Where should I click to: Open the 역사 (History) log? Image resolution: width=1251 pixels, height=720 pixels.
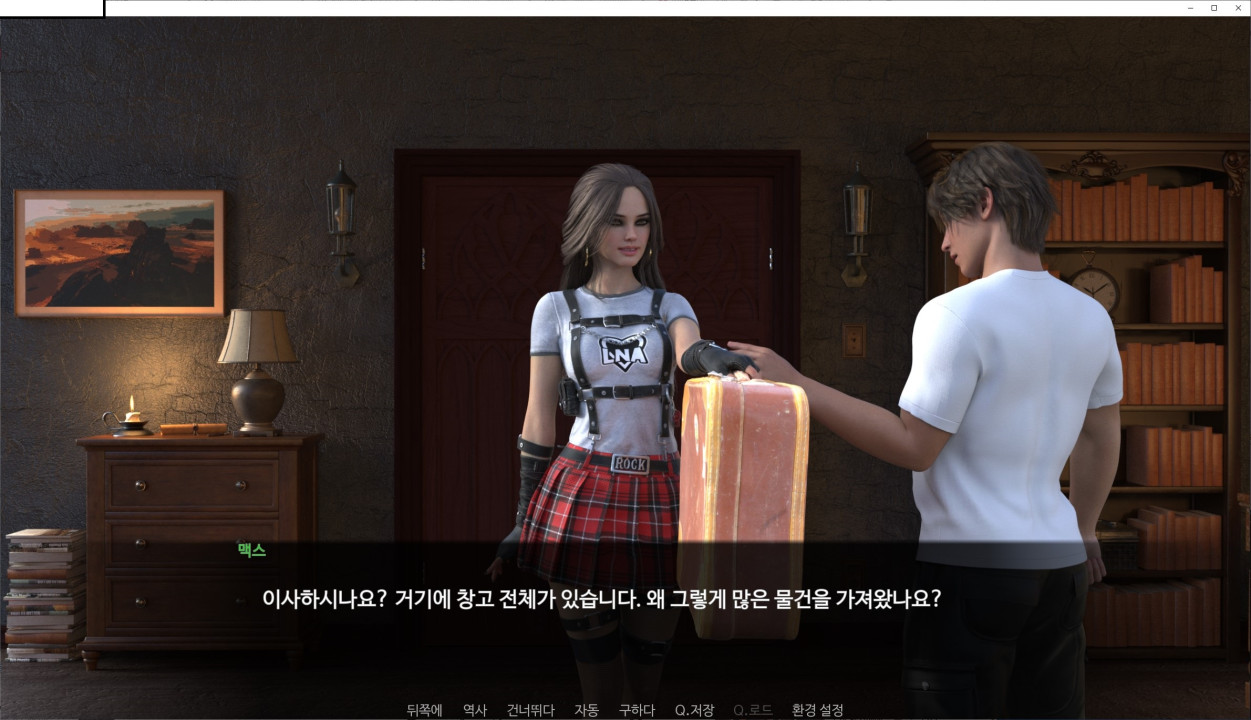coord(475,710)
